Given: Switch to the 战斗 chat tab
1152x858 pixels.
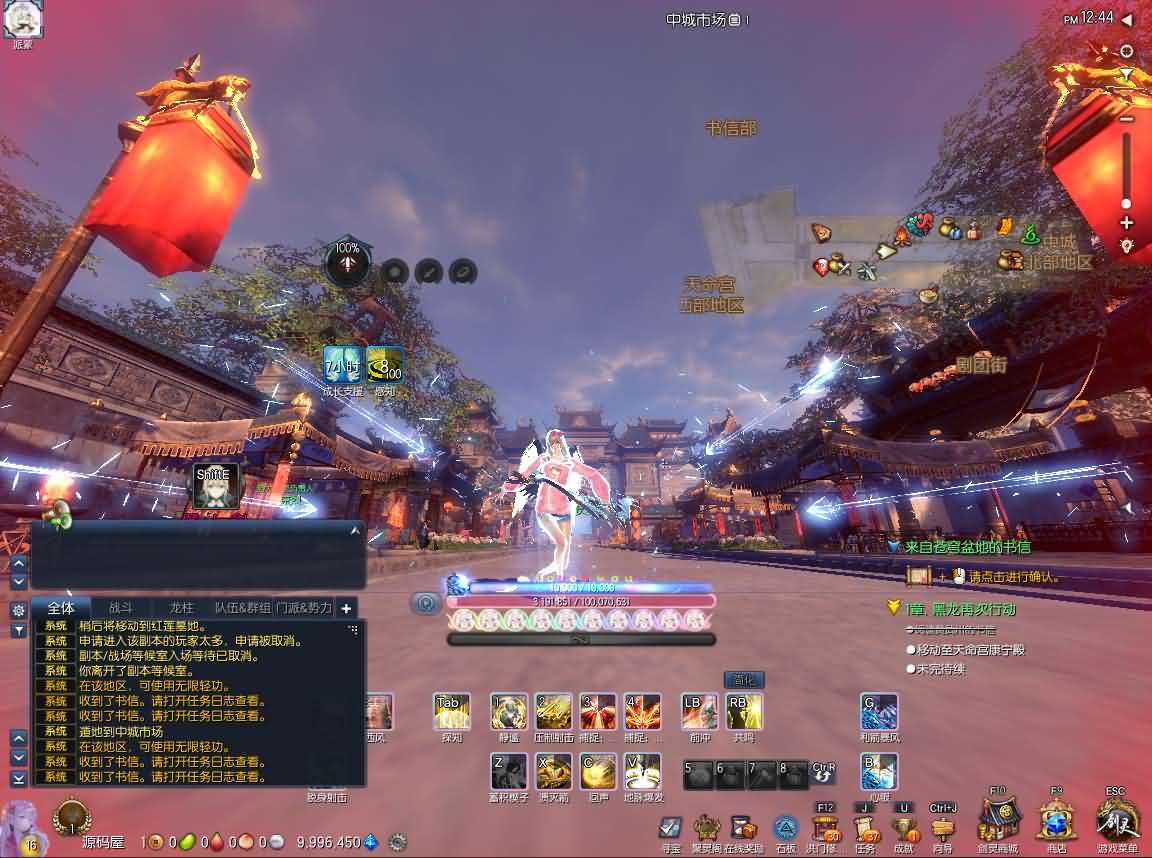Looking at the screenshot, I should [120, 608].
